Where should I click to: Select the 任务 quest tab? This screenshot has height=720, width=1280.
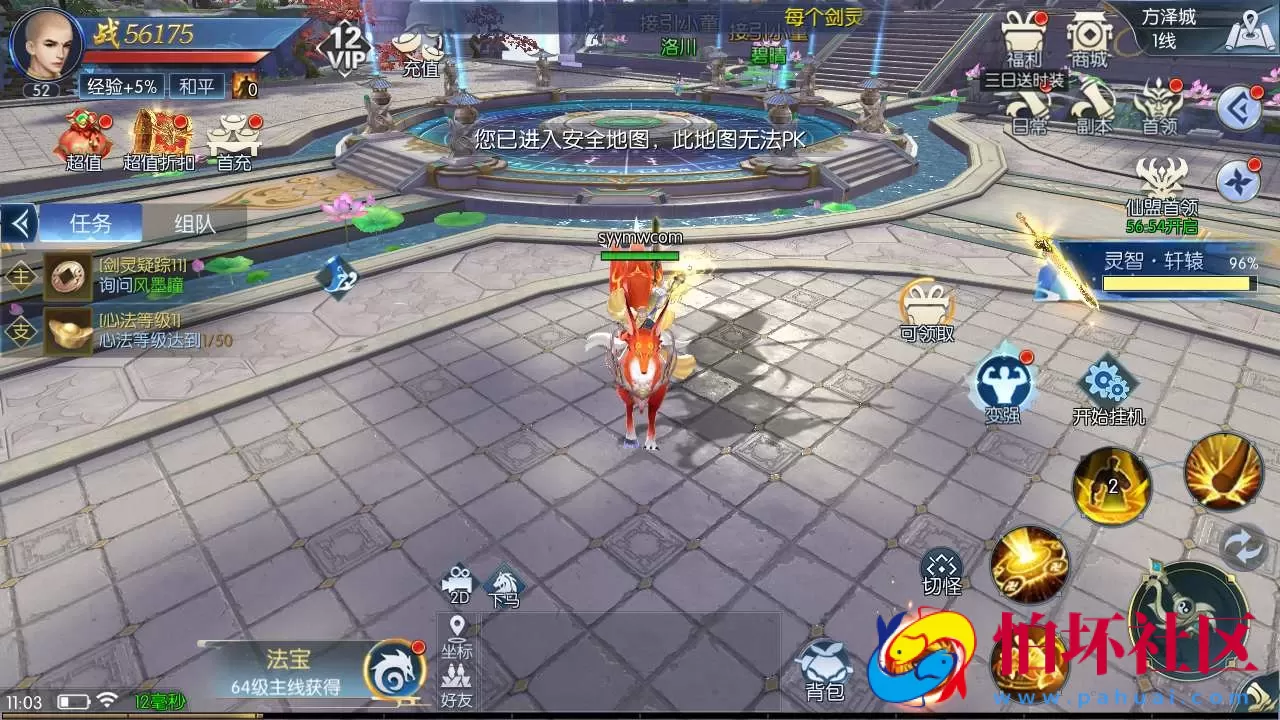(x=90, y=223)
